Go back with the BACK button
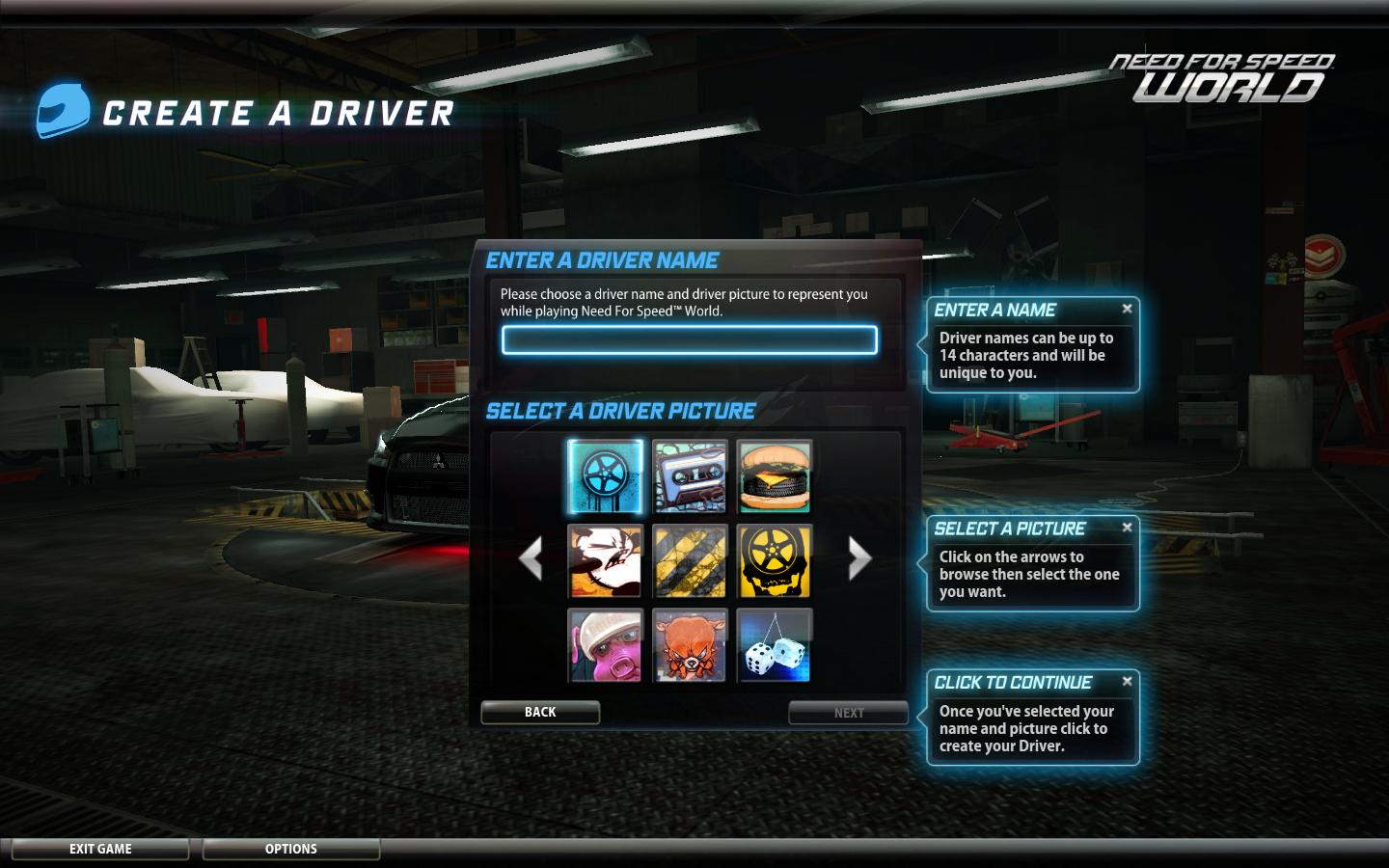This screenshot has width=1389, height=868. 540,712
